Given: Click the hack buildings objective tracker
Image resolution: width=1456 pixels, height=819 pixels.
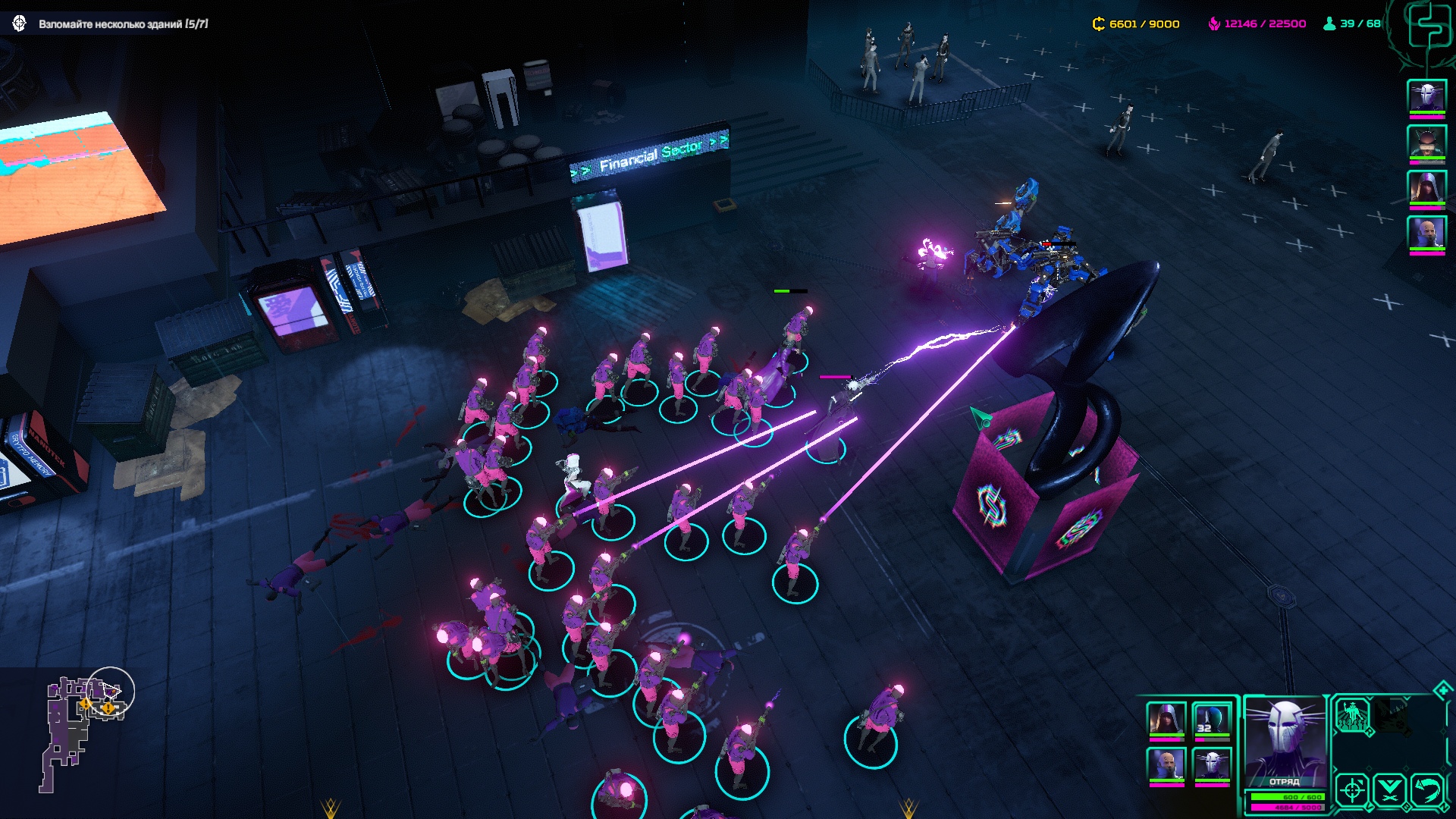Looking at the screenshot, I should pos(123,24).
